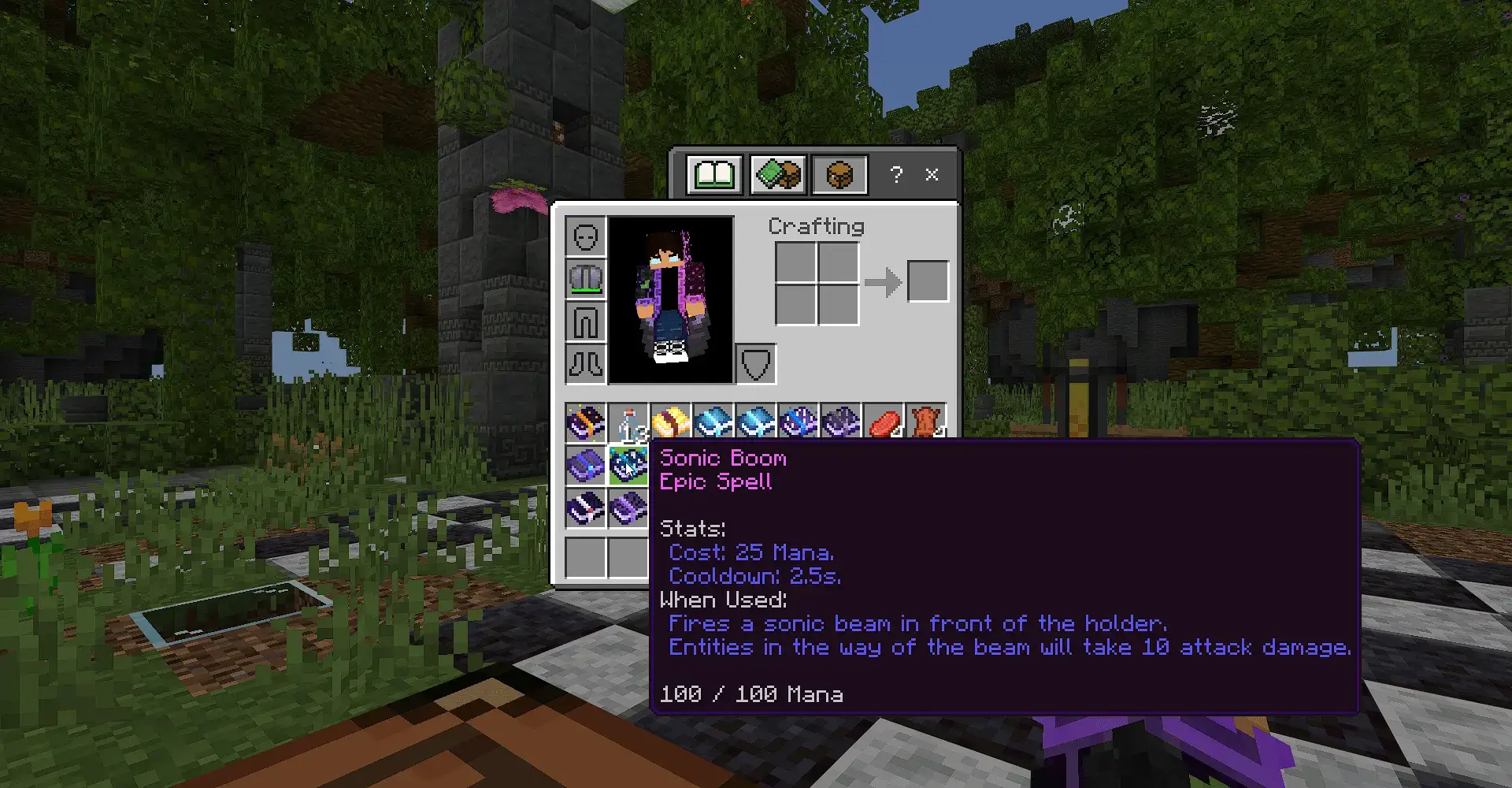Close the inventory window
The image size is (1512, 788).
tap(932, 174)
